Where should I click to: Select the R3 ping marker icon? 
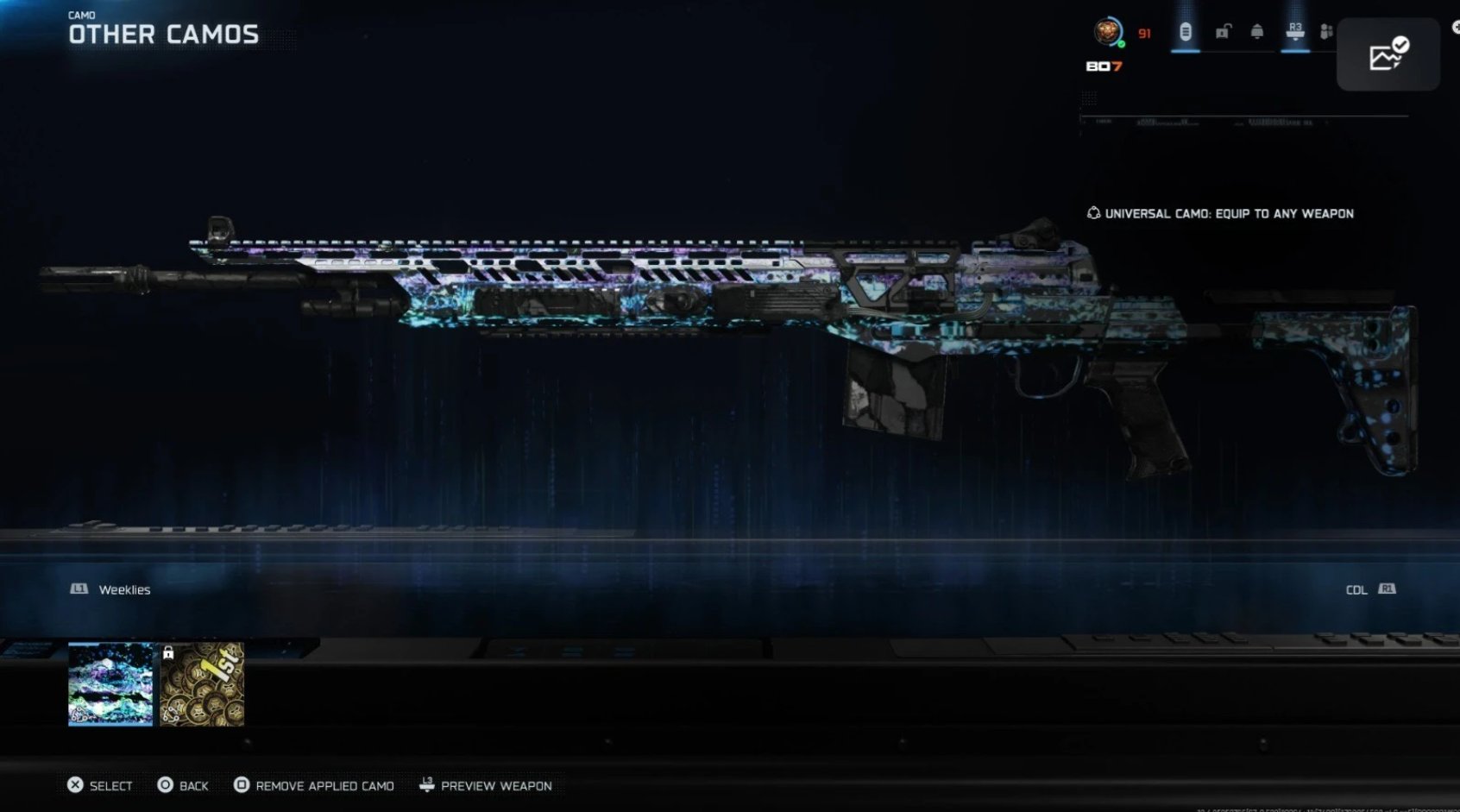pyautogui.click(x=1295, y=30)
